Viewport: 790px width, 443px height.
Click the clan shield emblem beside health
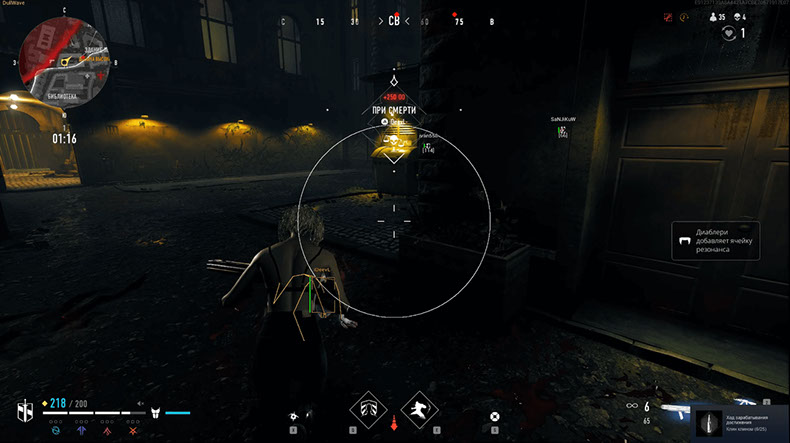click(25, 411)
